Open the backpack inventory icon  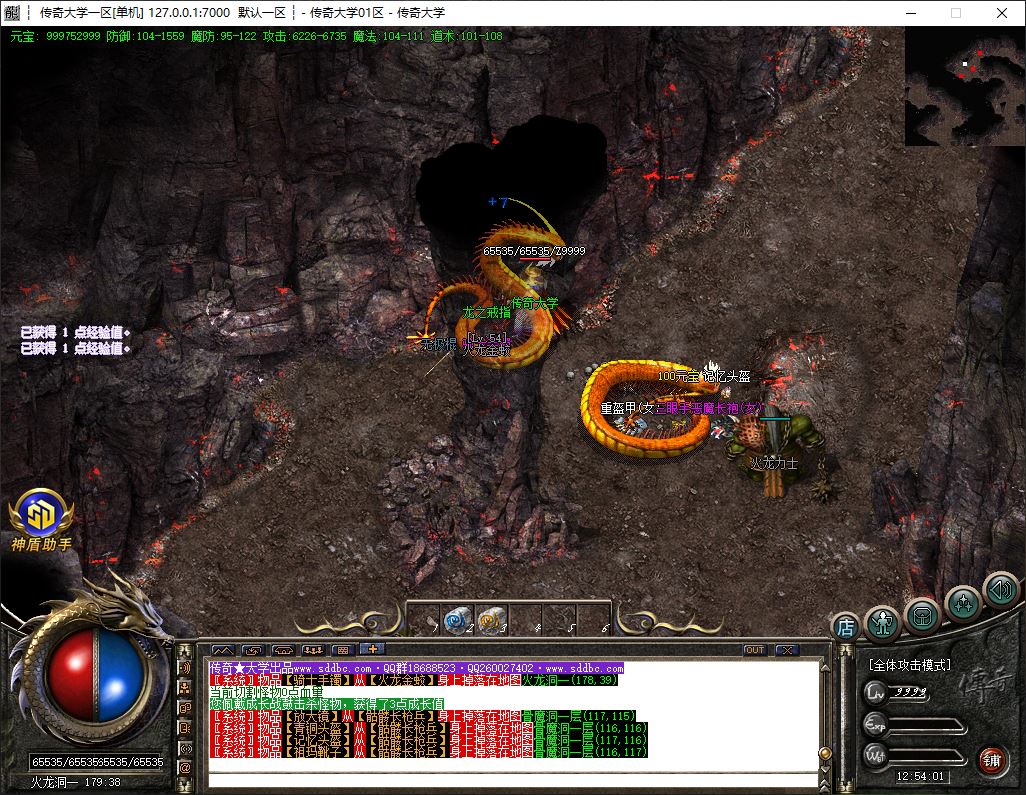pos(922,613)
